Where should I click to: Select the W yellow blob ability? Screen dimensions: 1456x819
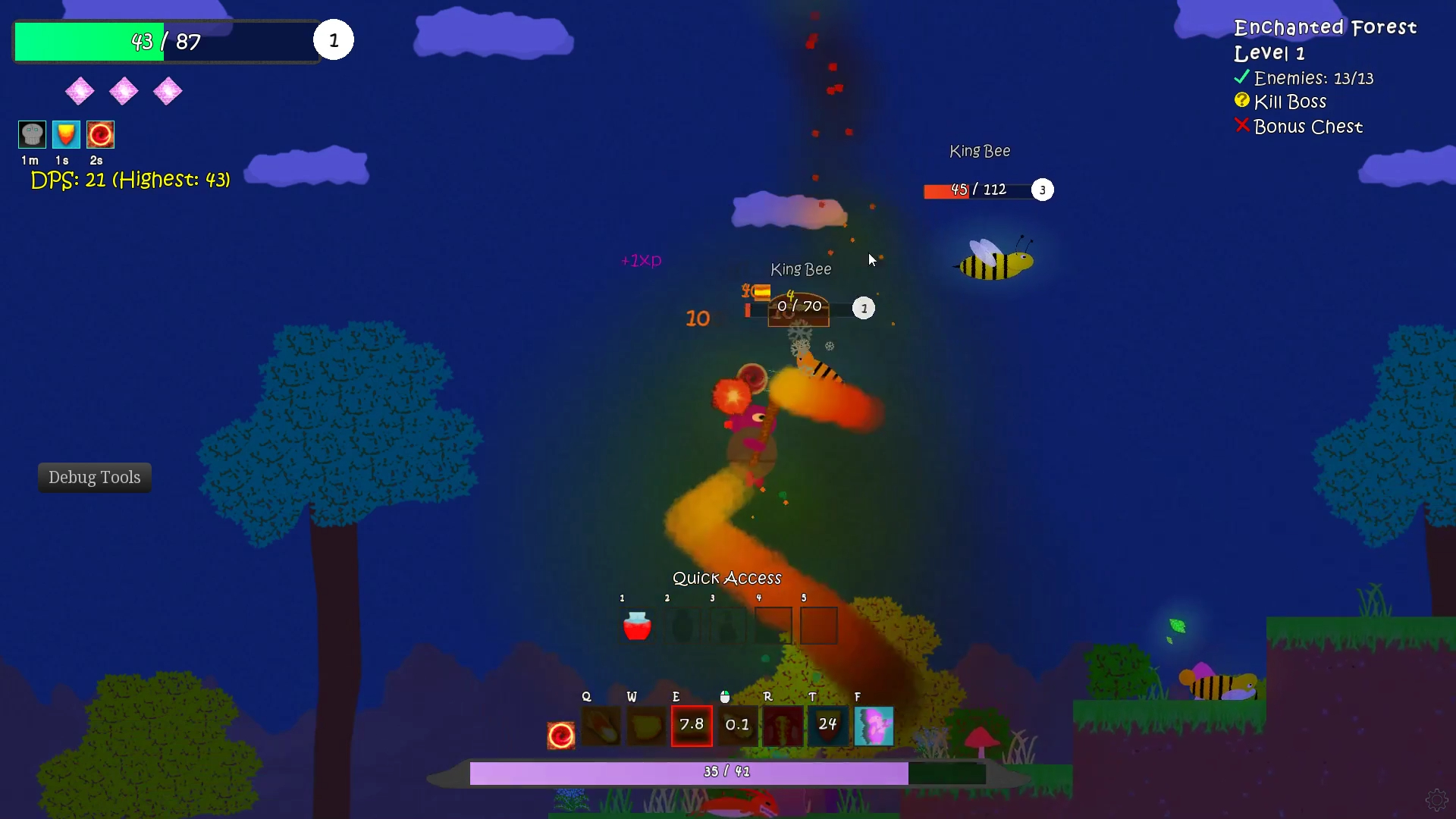click(x=646, y=726)
